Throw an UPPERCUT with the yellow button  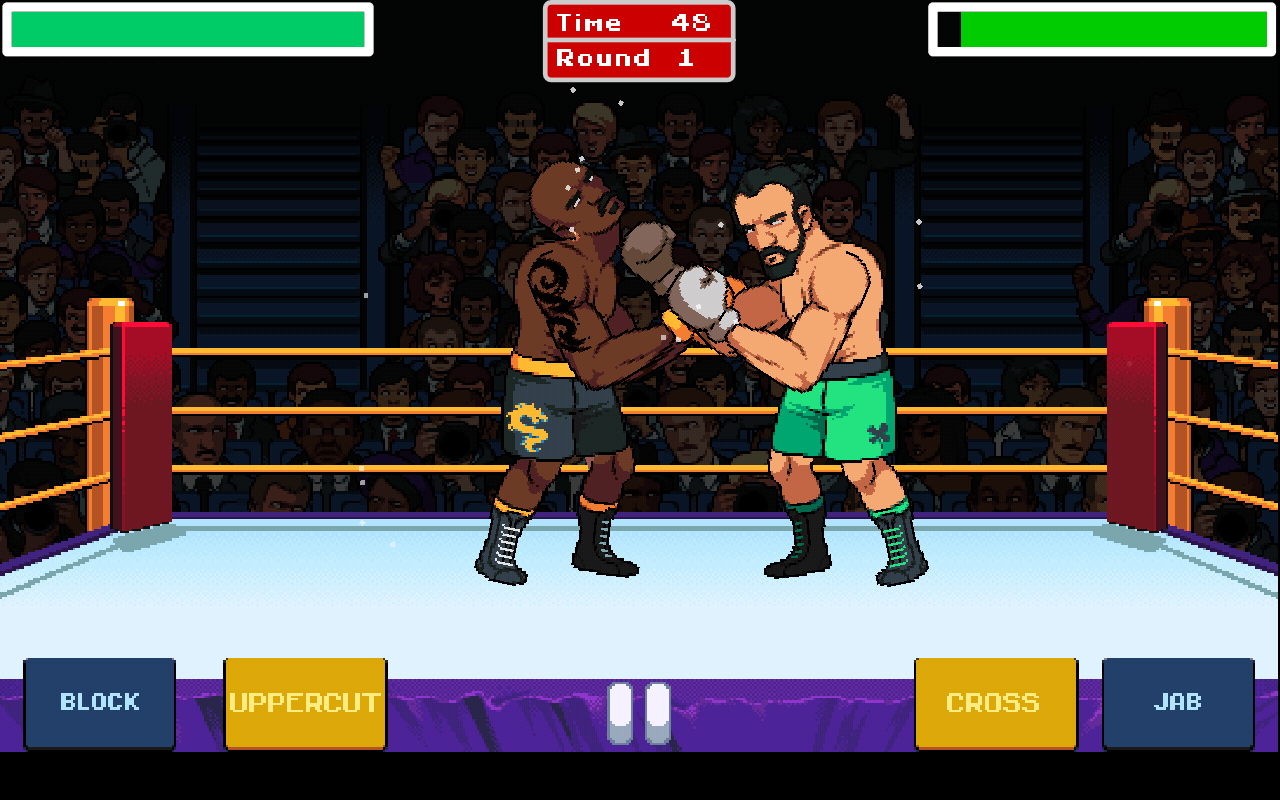(x=305, y=702)
